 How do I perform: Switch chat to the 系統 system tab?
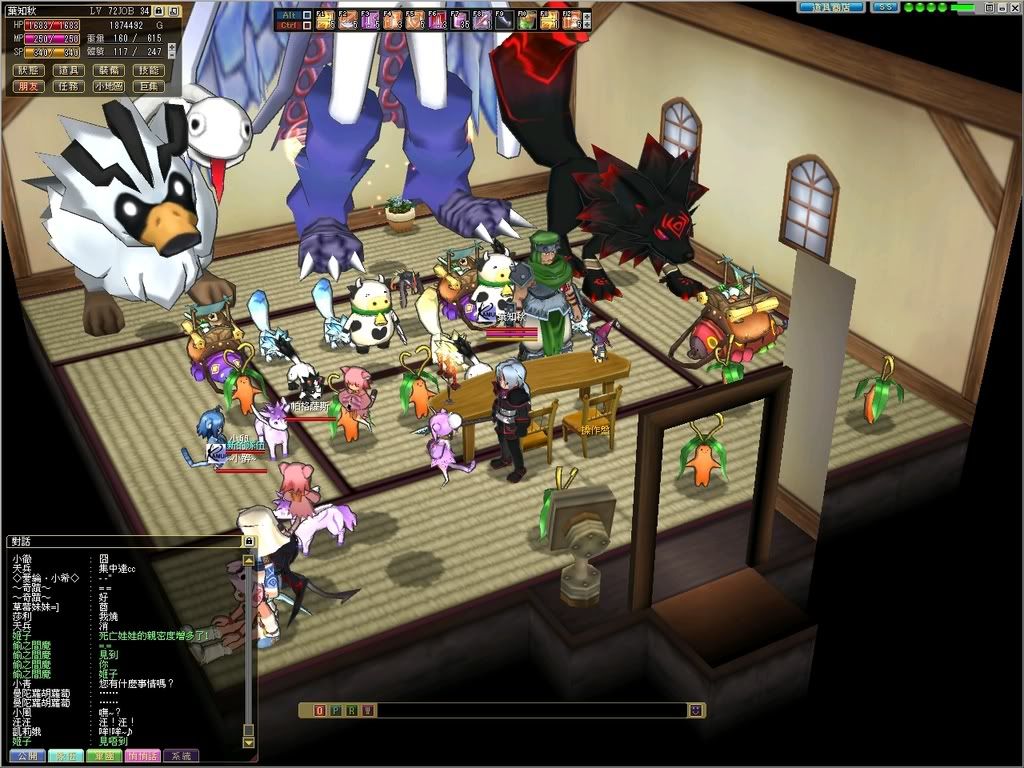click(x=181, y=756)
